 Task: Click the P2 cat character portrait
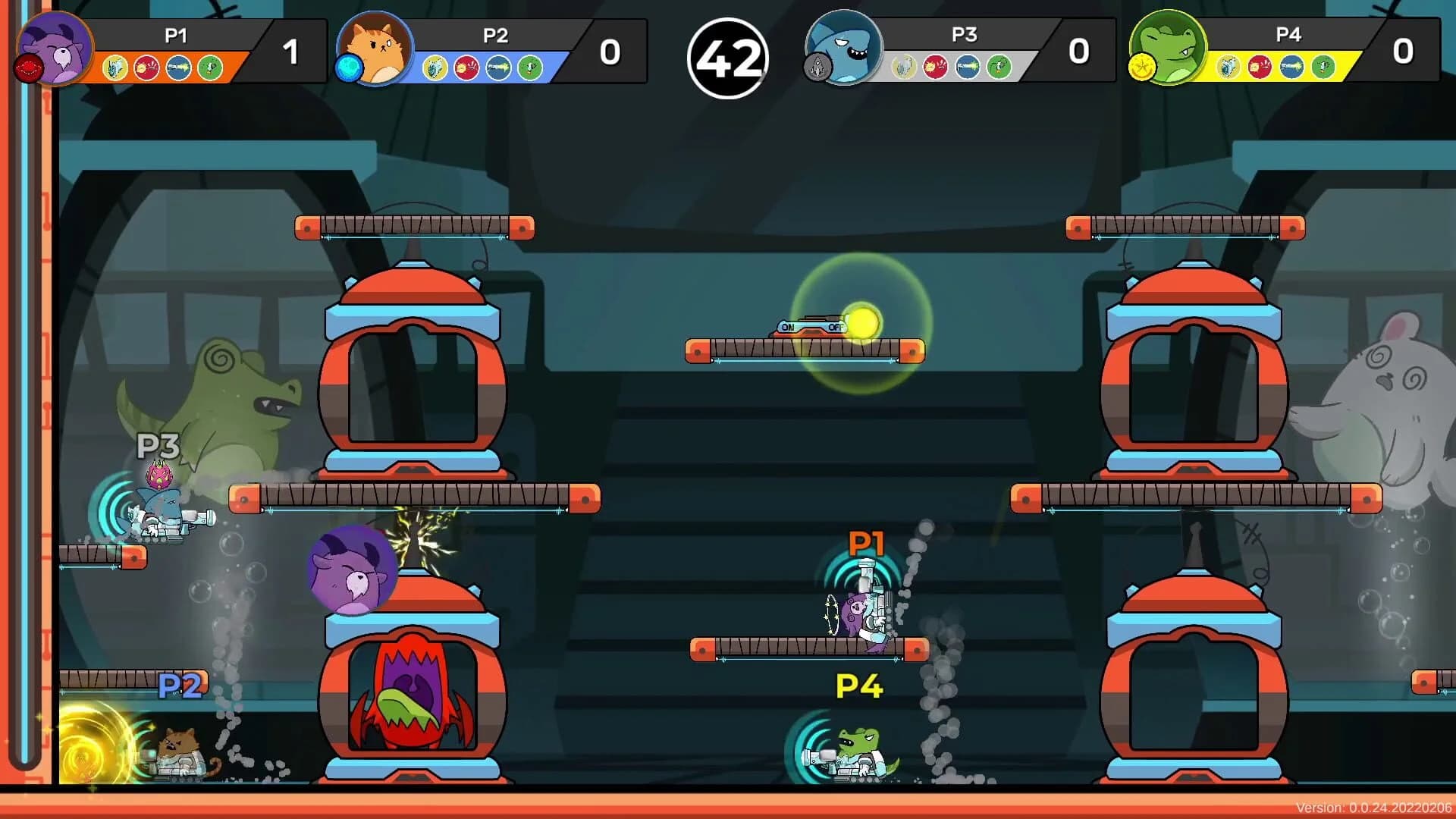[373, 48]
